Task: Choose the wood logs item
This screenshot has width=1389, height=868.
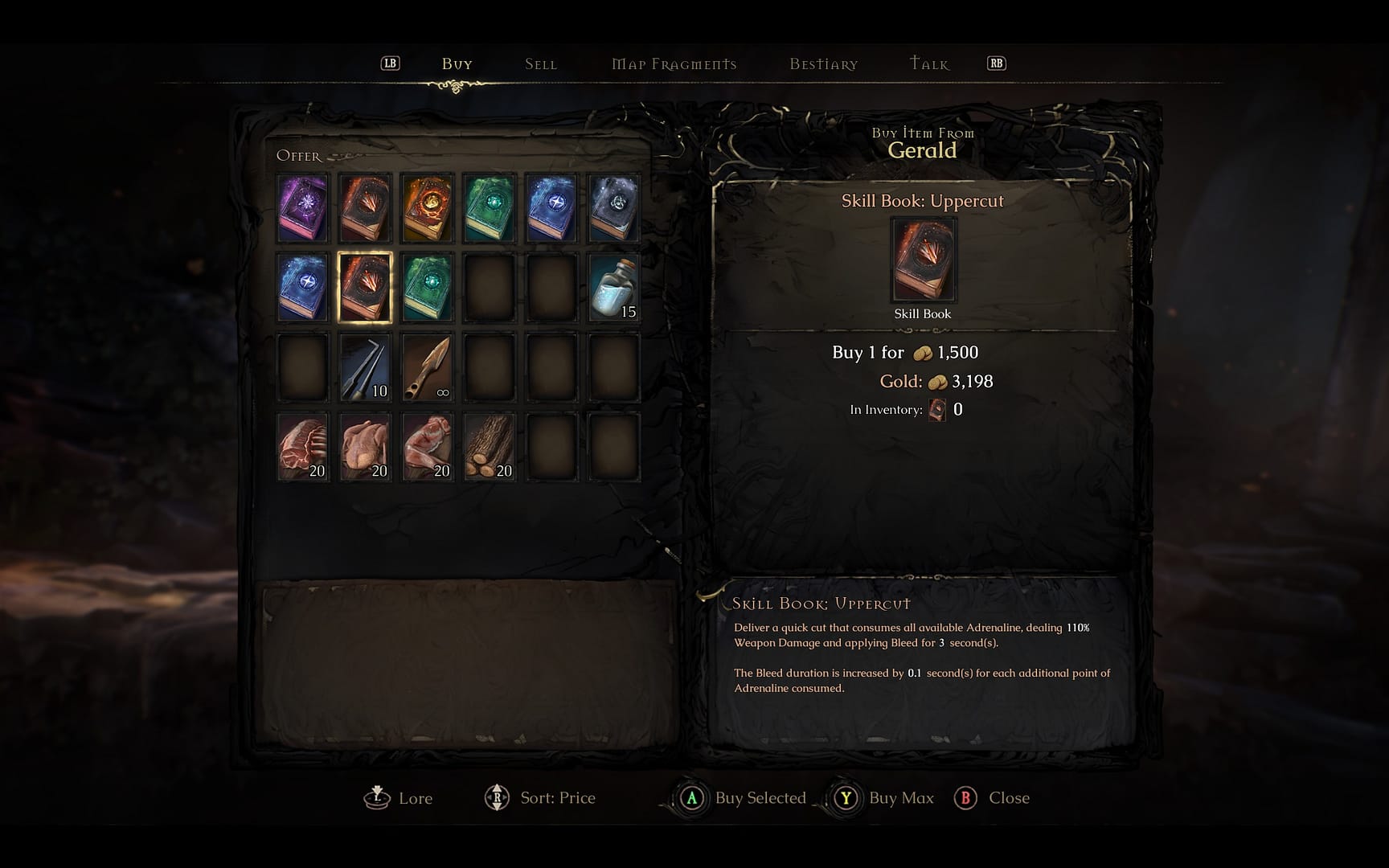Action: click(x=489, y=447)
